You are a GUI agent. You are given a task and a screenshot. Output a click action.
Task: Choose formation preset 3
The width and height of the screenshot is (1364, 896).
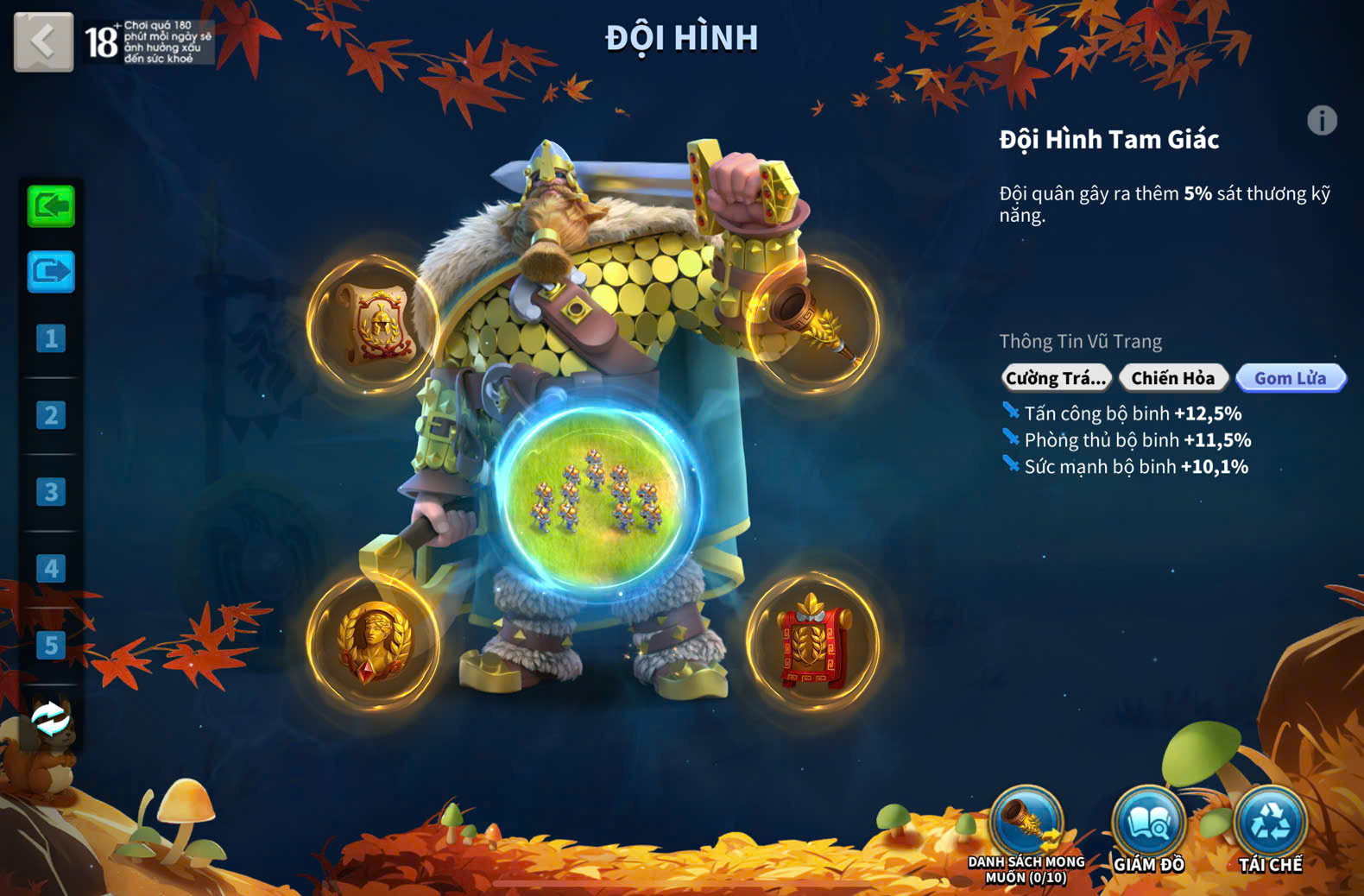51,492
